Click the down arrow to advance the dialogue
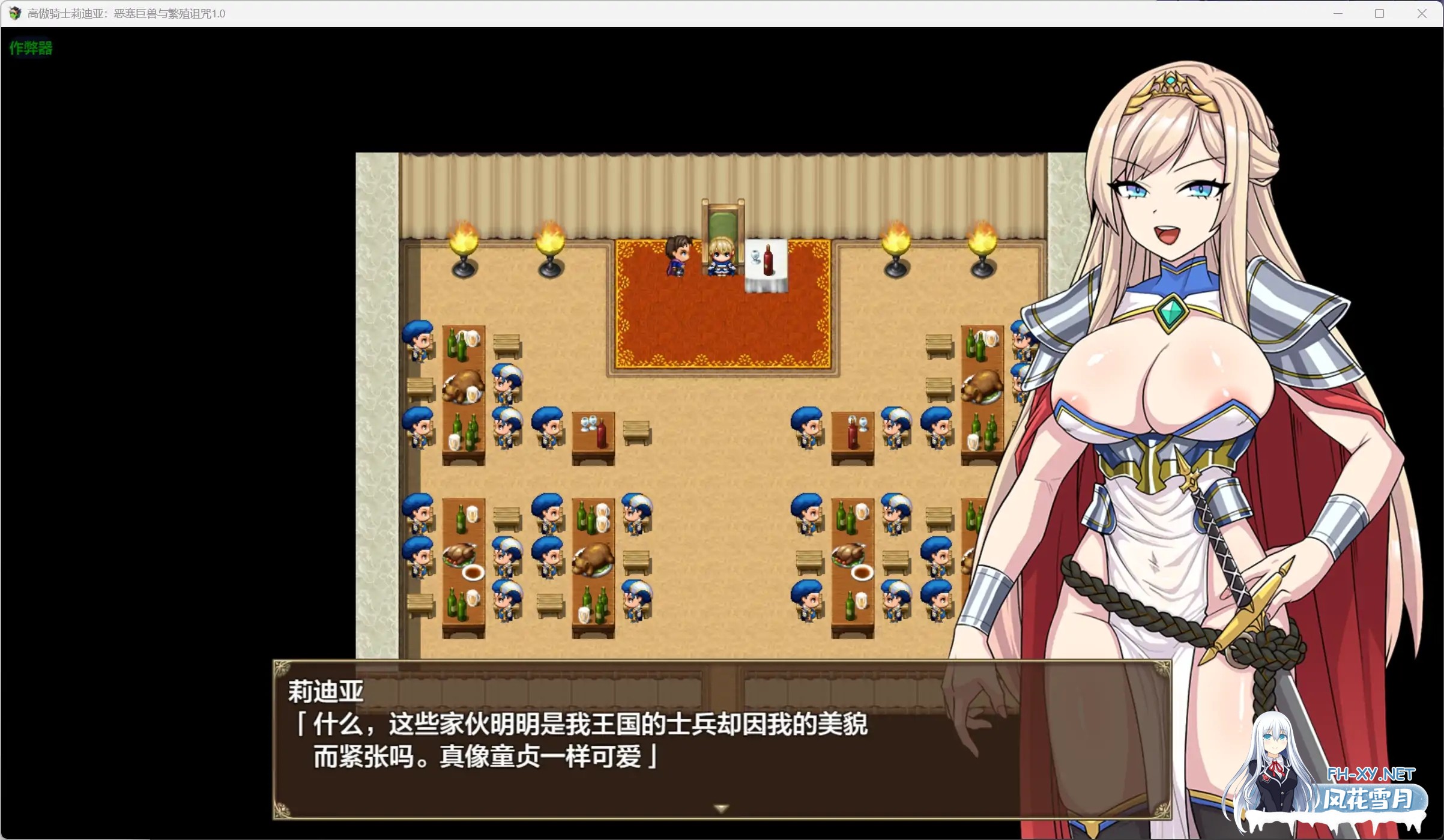The width and height of the screenshot is (1444, 840). 720,808
